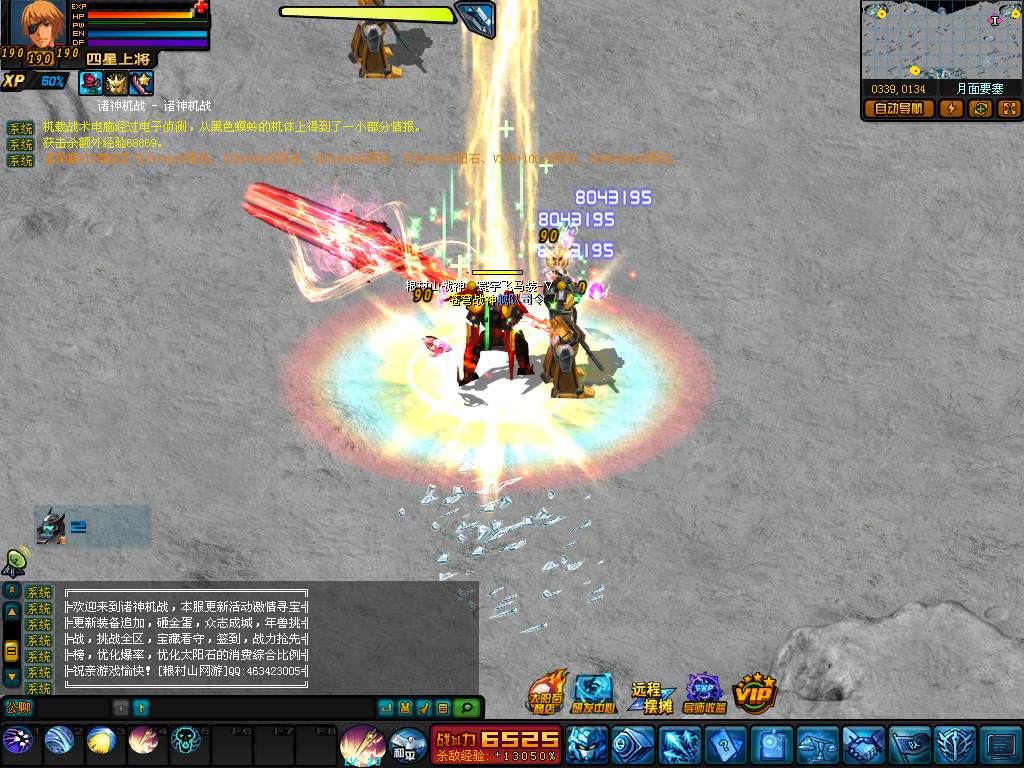Click the red rose buff icon

pyautogui.click(x=91, y=82)
